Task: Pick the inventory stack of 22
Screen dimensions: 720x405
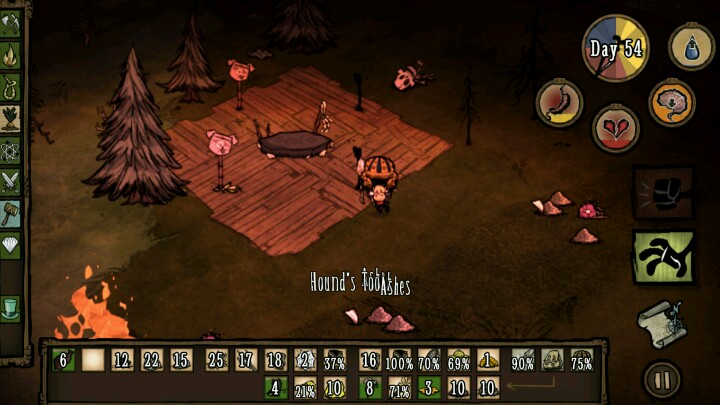Action: click(152, 360)
